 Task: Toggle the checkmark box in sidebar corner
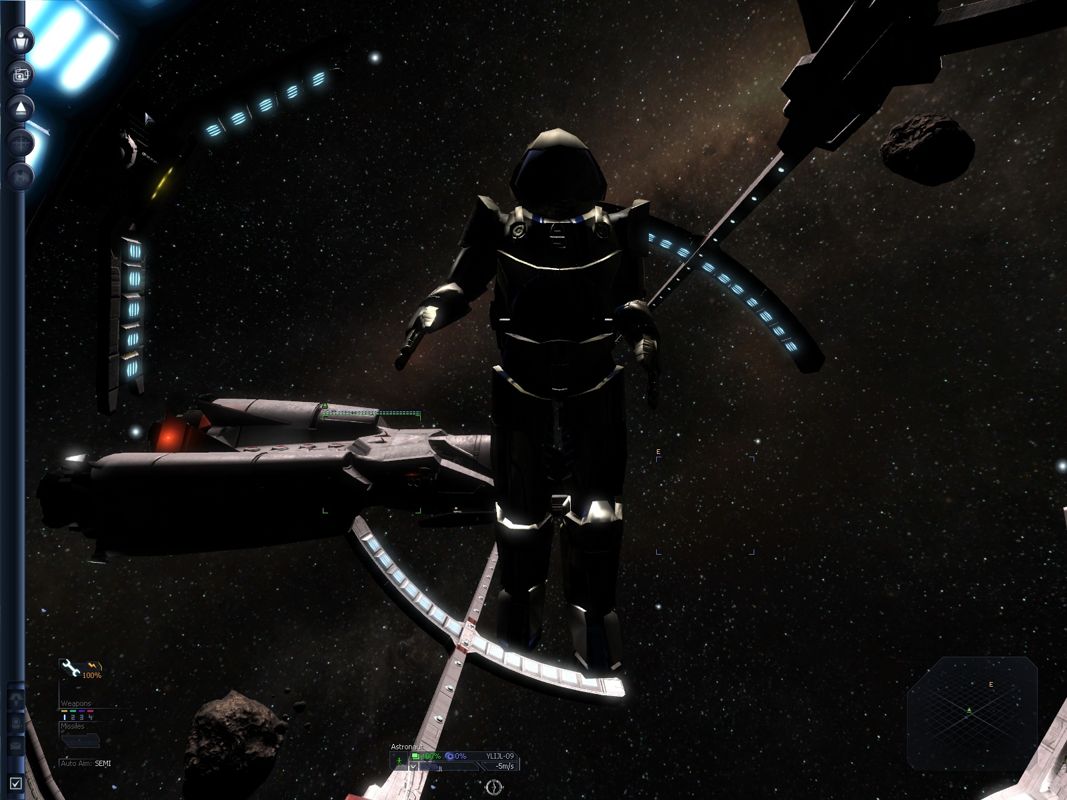pos(14,783)
